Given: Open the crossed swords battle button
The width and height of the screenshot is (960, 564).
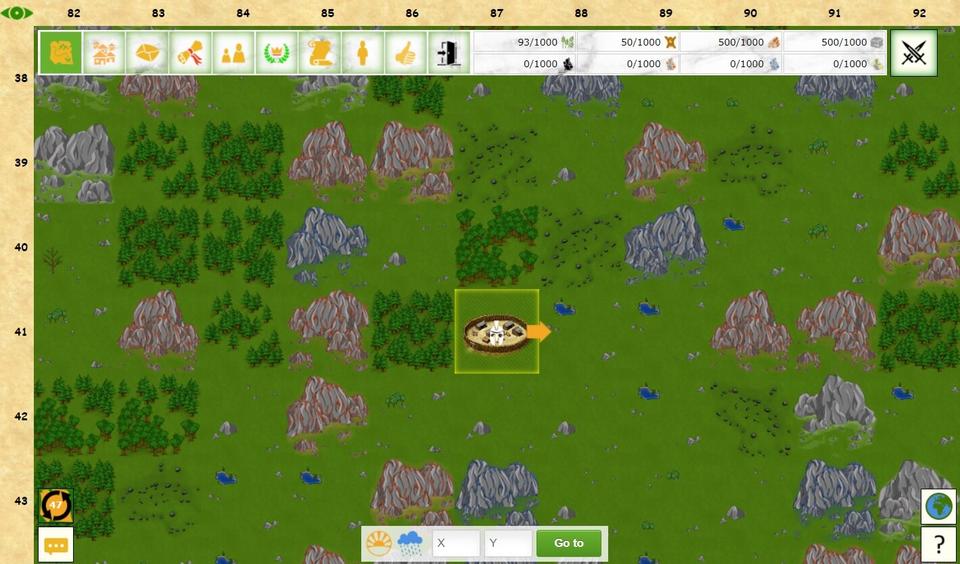Looking at the screenshot, I should pyautogui.click(x=913, y=52).
